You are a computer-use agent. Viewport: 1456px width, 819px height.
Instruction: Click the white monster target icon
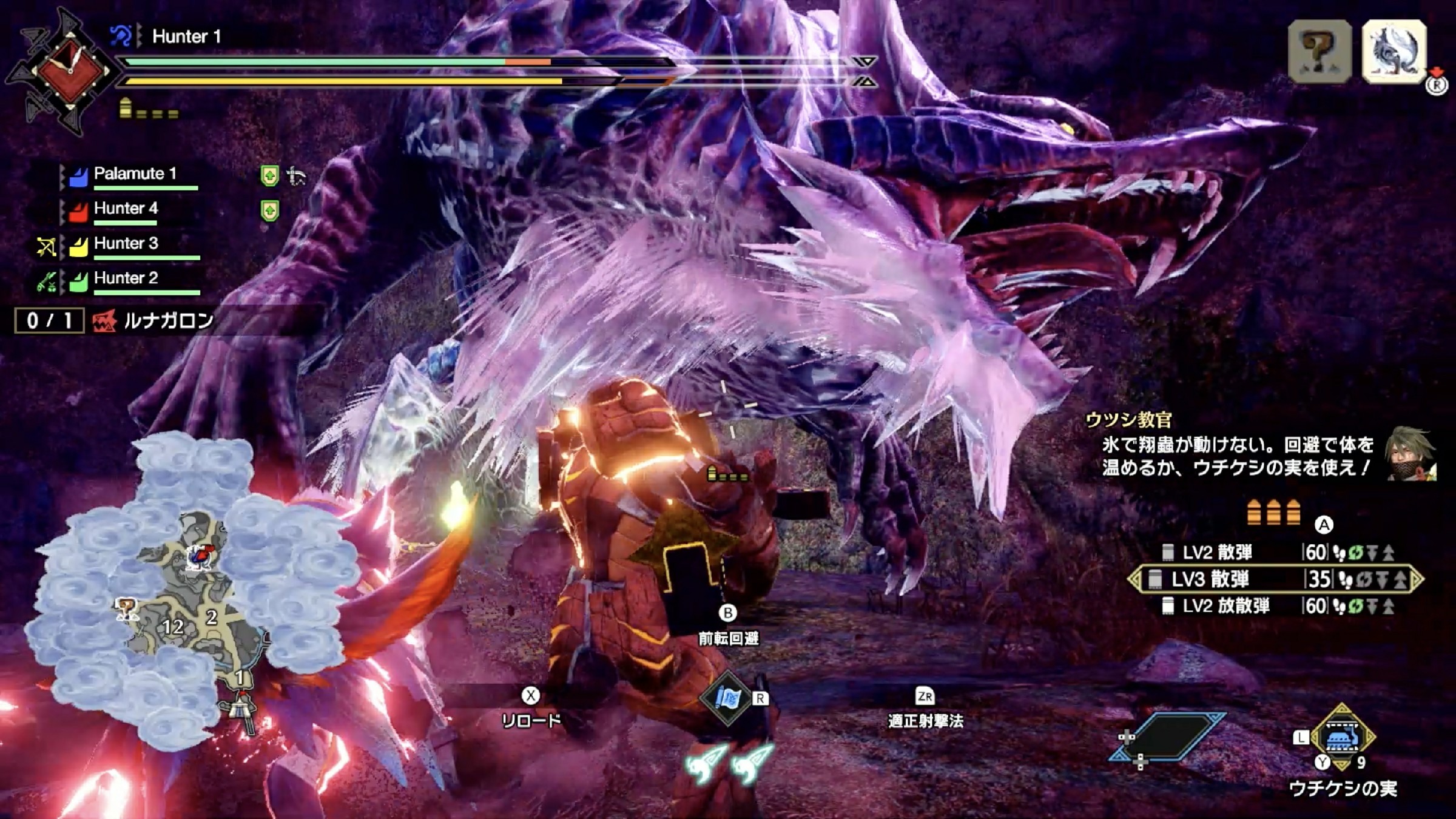tap(1394, 51)
